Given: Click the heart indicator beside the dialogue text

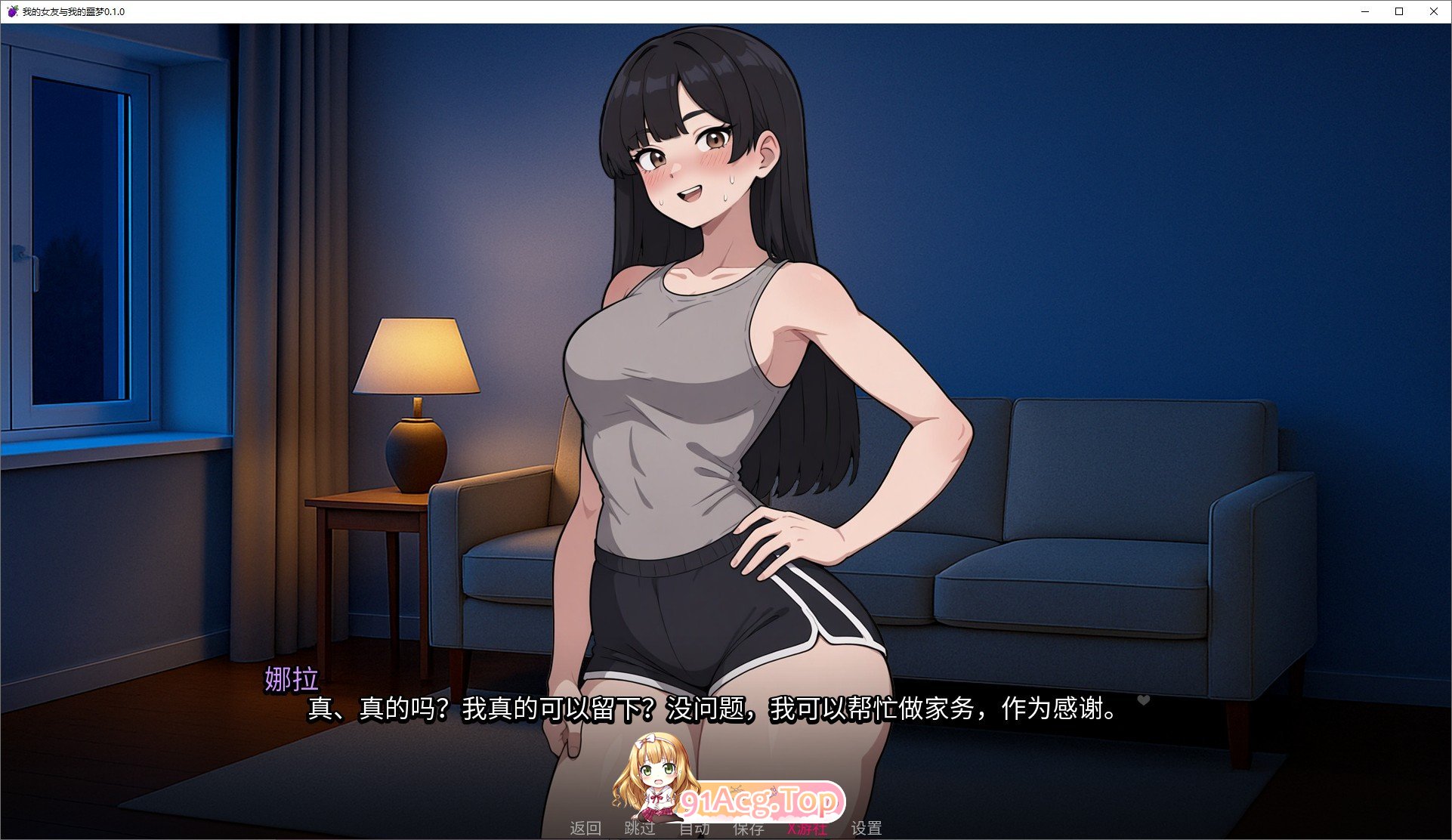Looking at the screenshot, I should tap(1143, 700).
